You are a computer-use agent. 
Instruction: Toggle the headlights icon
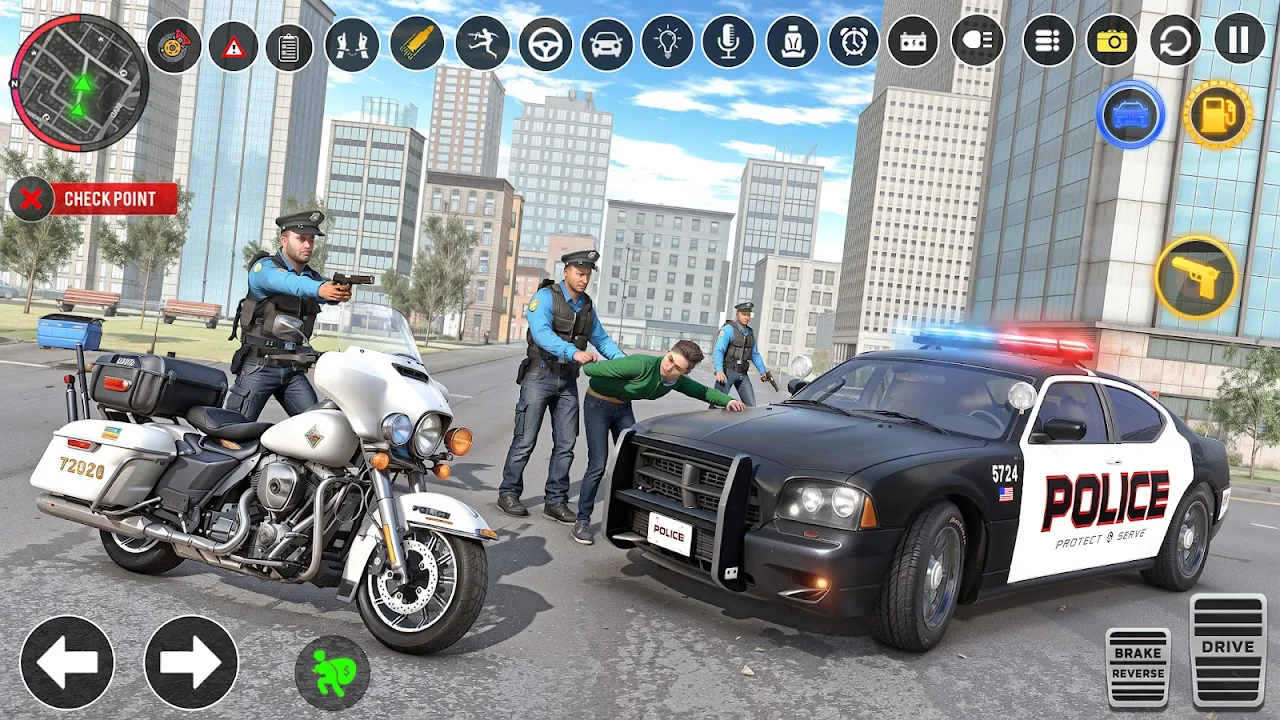[x=977, y=41]
